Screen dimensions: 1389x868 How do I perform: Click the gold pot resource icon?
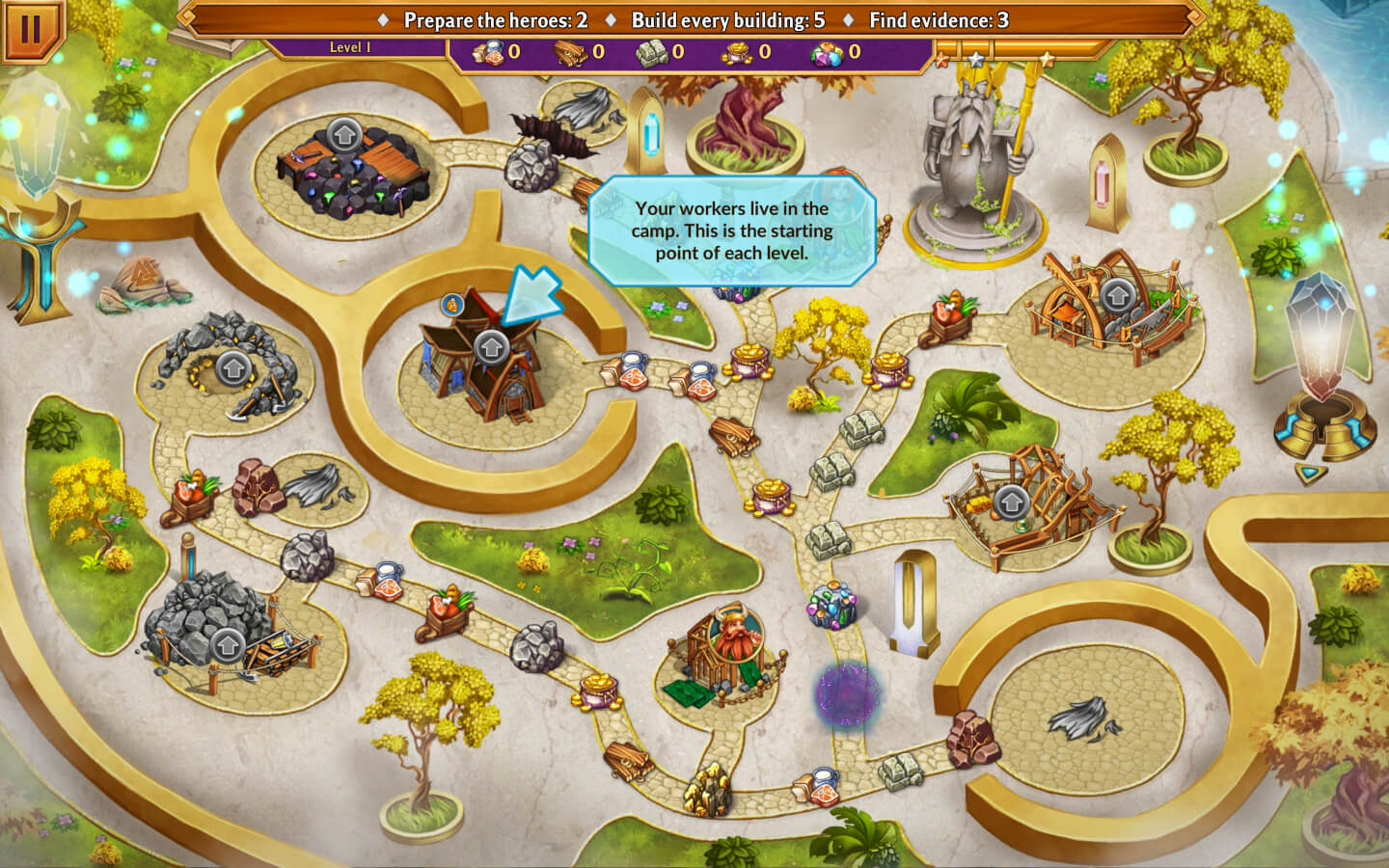[x=735, y=53]
